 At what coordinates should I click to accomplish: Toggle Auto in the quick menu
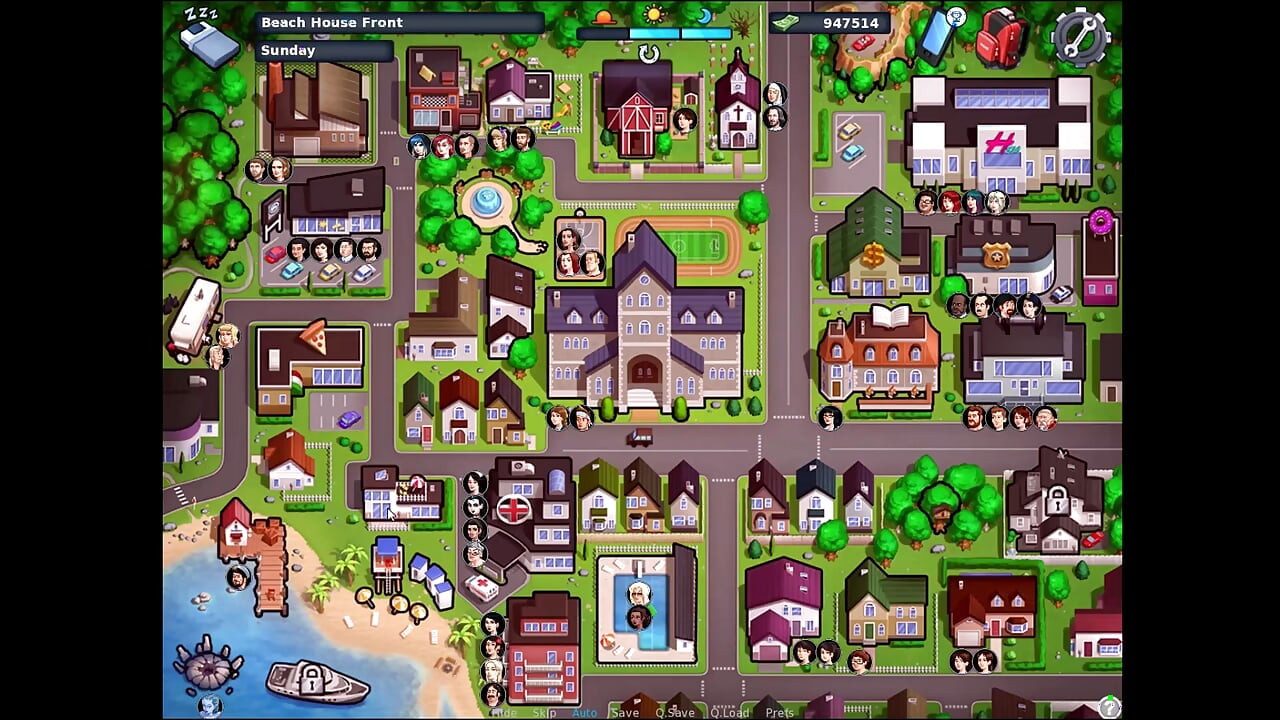(x=584, y=713)
